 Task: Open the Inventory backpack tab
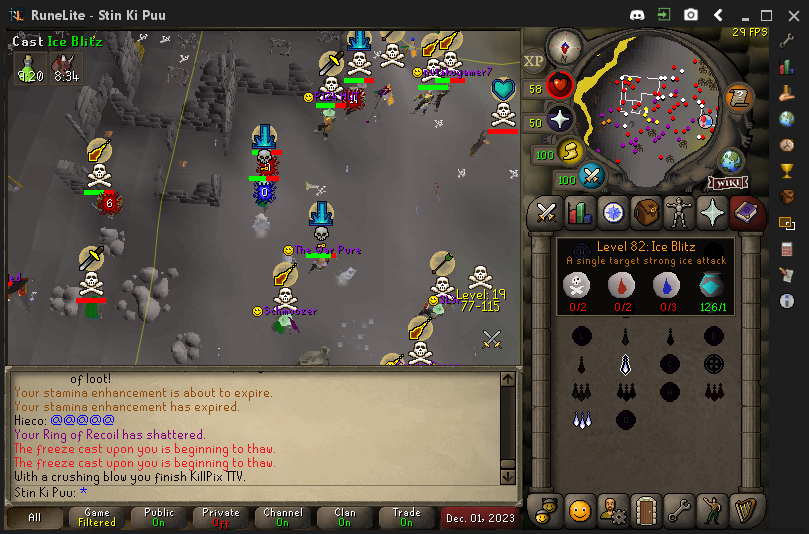(645, 212)
